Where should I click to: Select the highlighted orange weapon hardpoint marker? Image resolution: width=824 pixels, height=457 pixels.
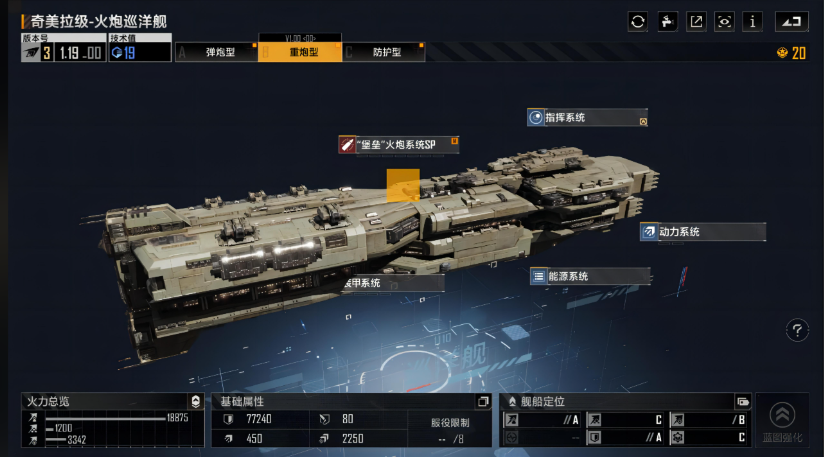pyautogui.click(x=403, y=186)
